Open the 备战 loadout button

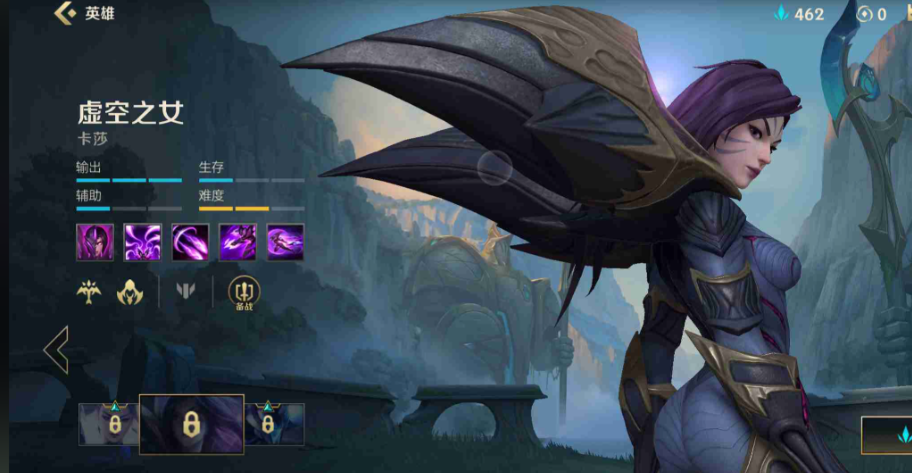pyautogui.click(x=242, y=292)
